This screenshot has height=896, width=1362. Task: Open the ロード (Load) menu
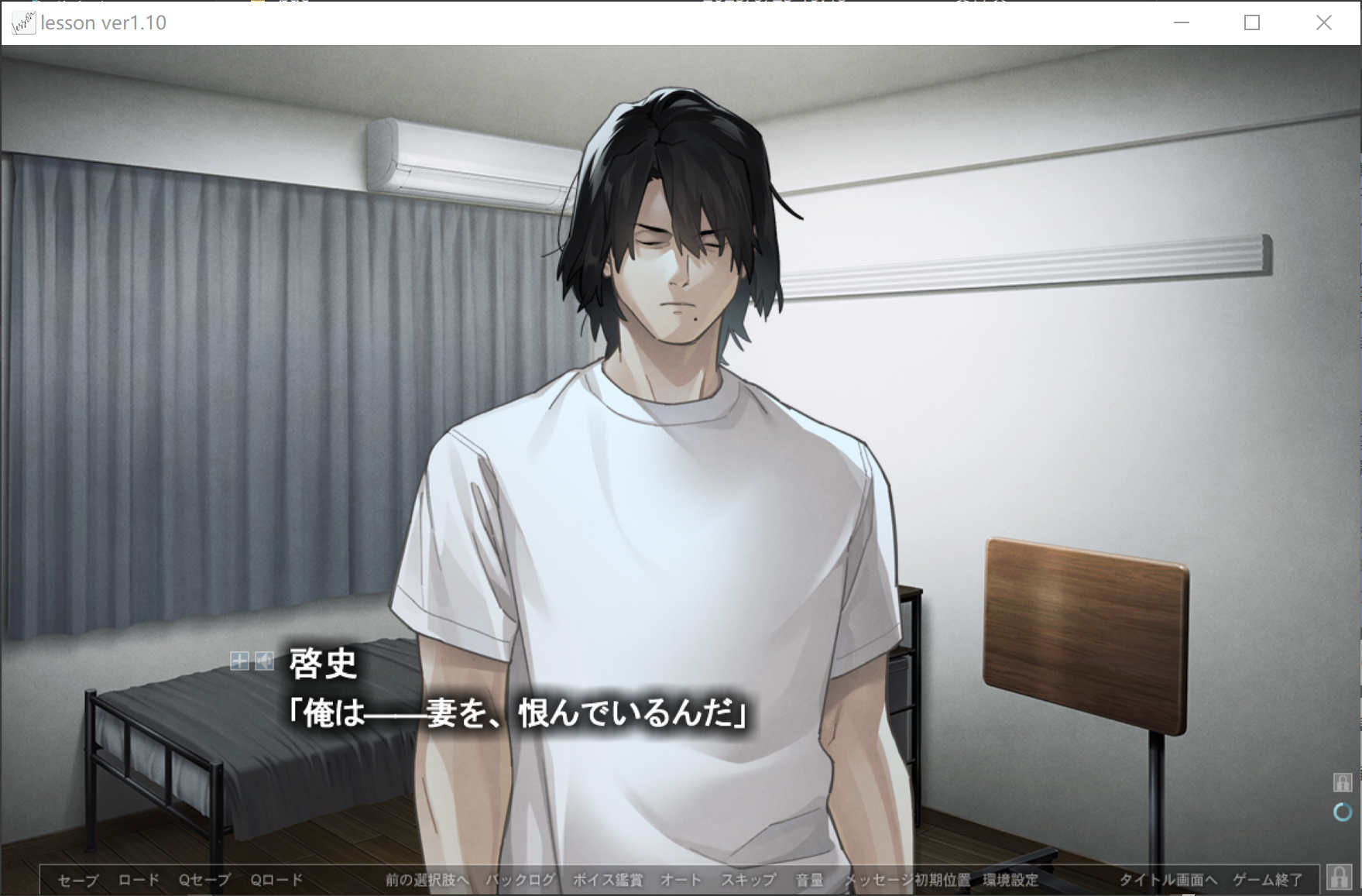(139, 880)
